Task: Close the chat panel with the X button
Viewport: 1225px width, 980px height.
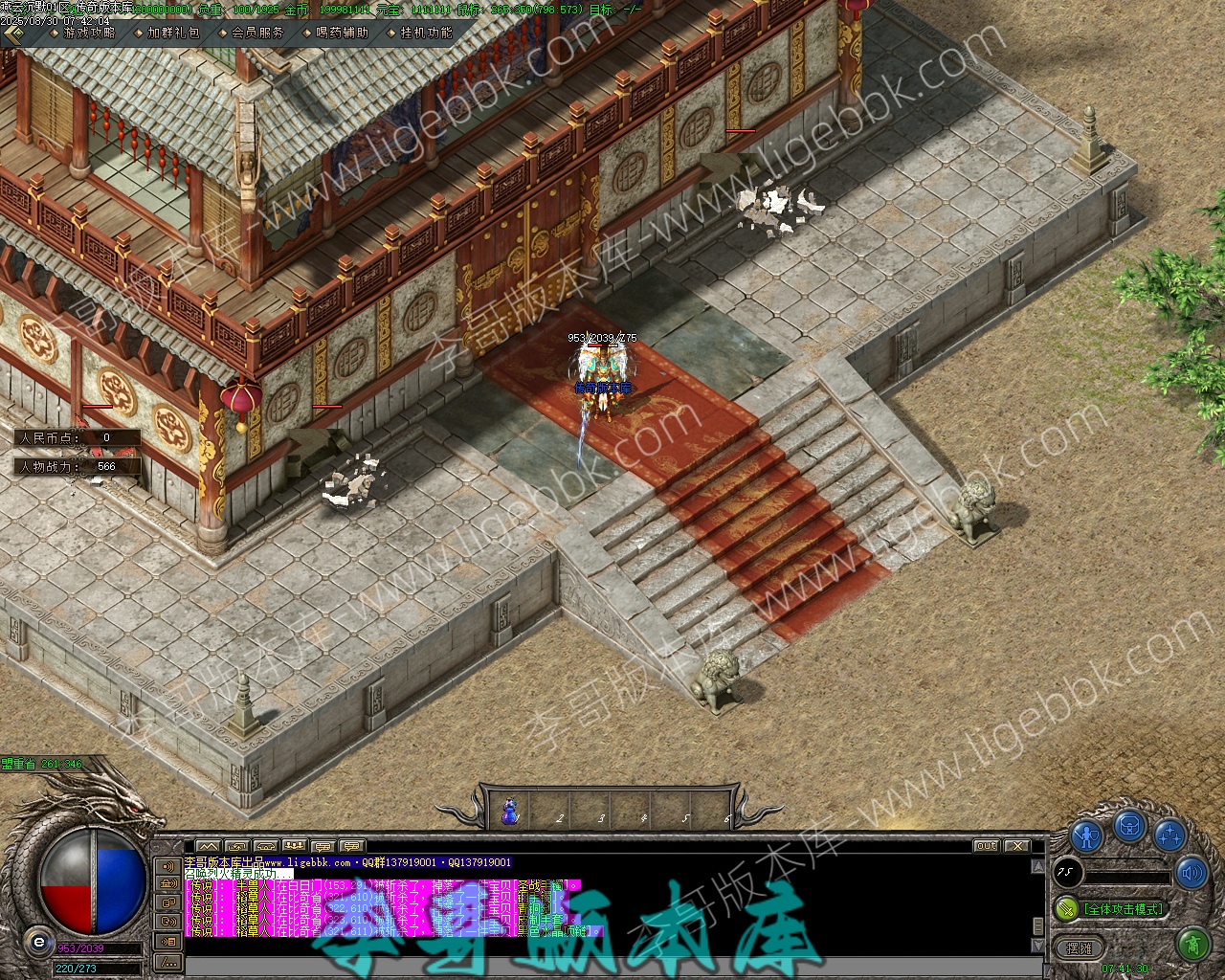Action: 1016,846
